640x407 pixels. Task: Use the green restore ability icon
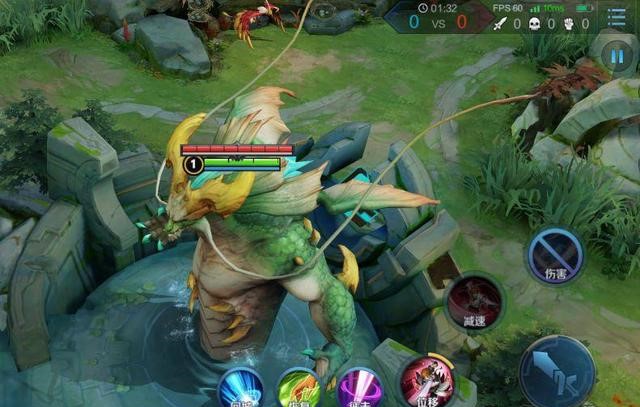[298, 388]
